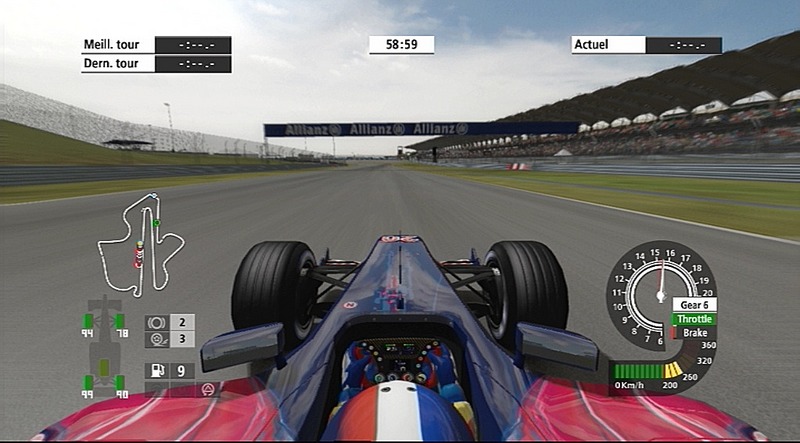Click the fuel pump icon
Screen dimensions: 800x443
(x=156, y=371)
